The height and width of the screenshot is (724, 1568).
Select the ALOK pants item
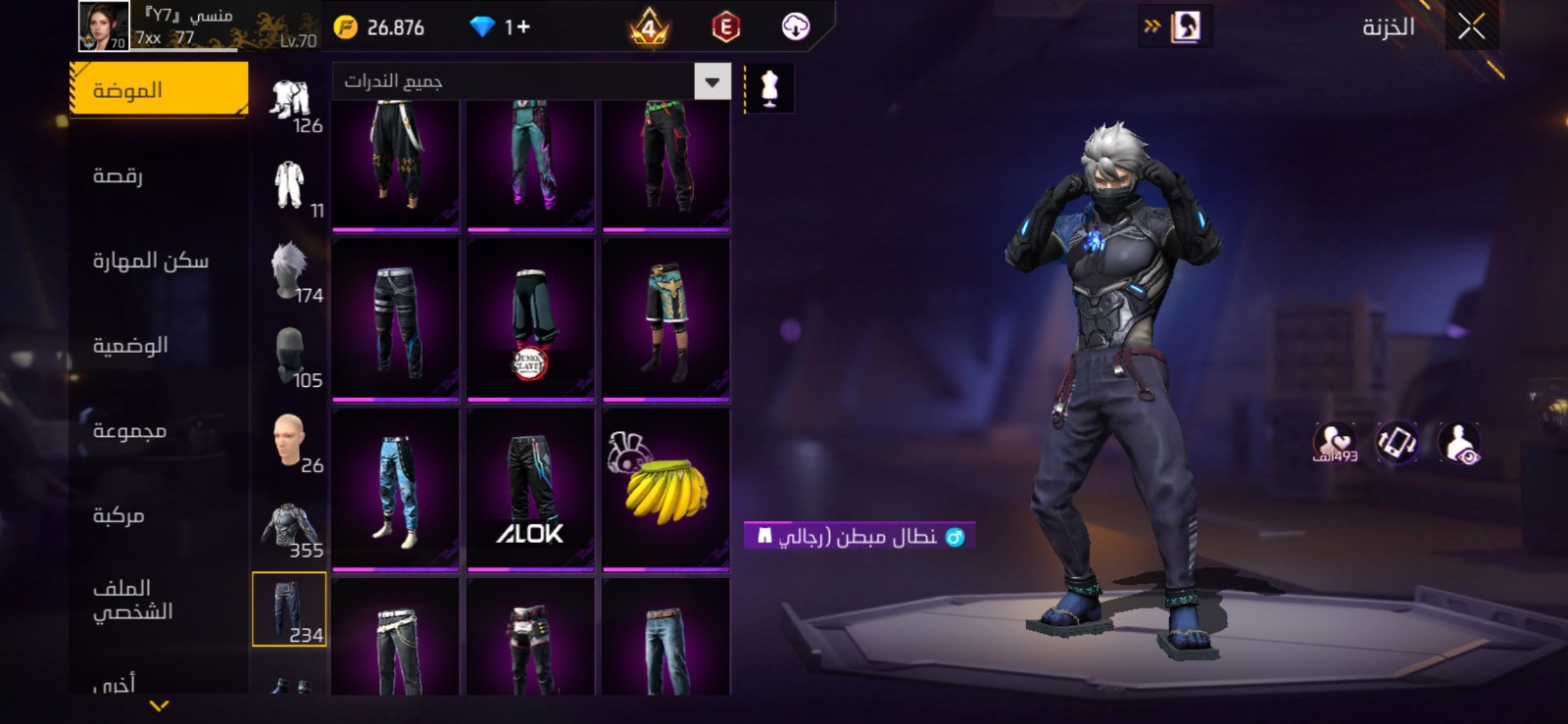tap(530, 488)
